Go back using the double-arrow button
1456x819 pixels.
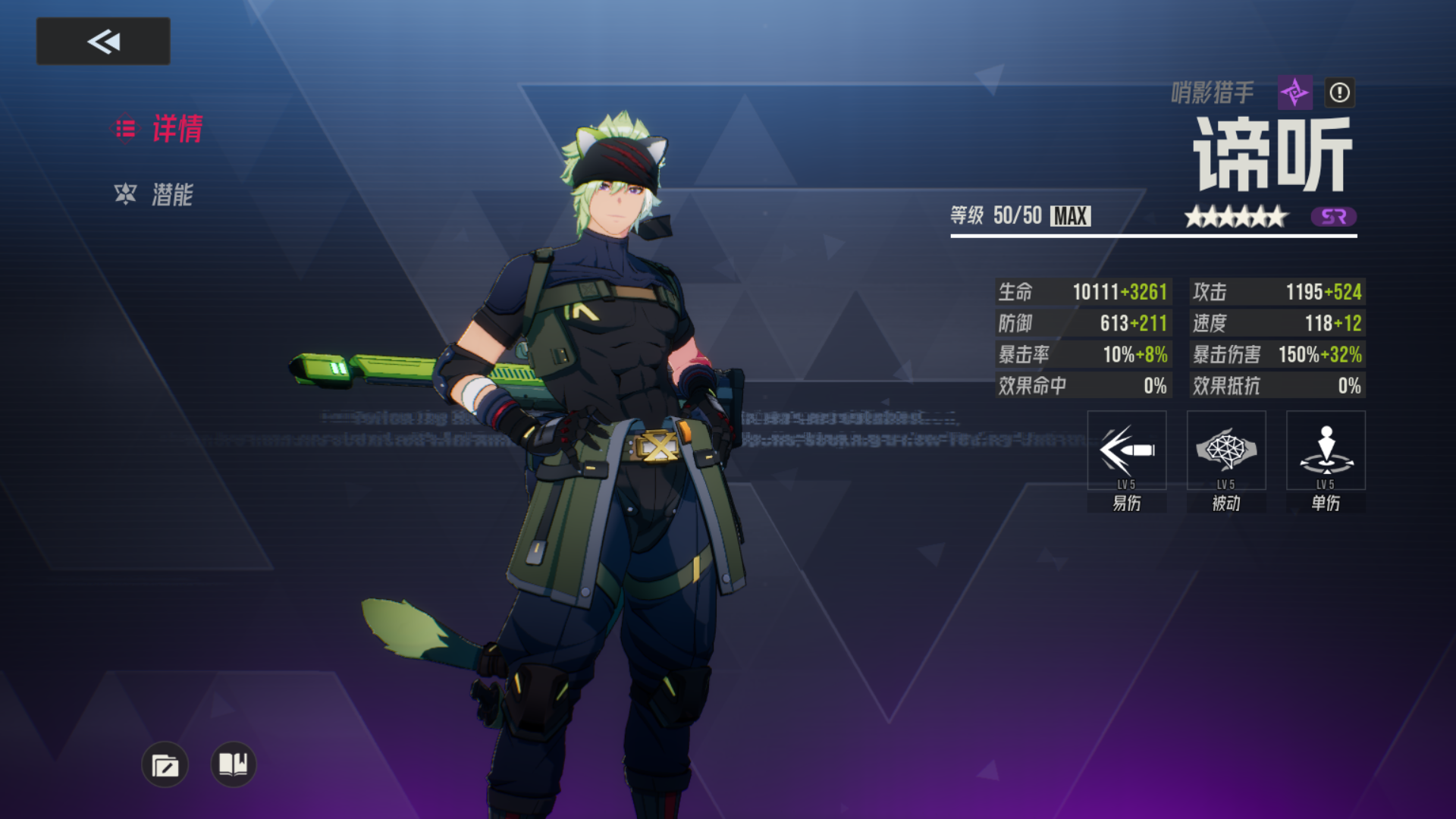click(103, 41)
